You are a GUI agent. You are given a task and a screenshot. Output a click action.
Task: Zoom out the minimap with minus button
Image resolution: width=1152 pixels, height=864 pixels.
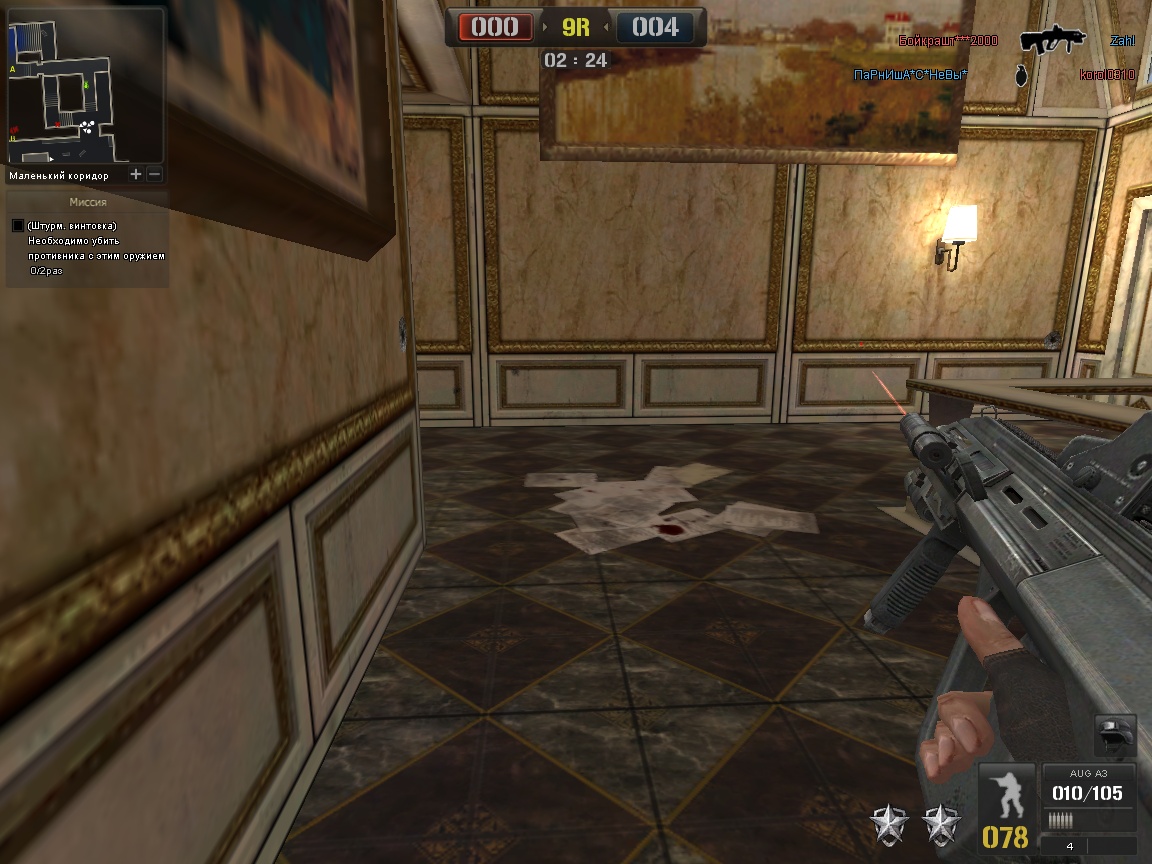click(x=154, y=174)
